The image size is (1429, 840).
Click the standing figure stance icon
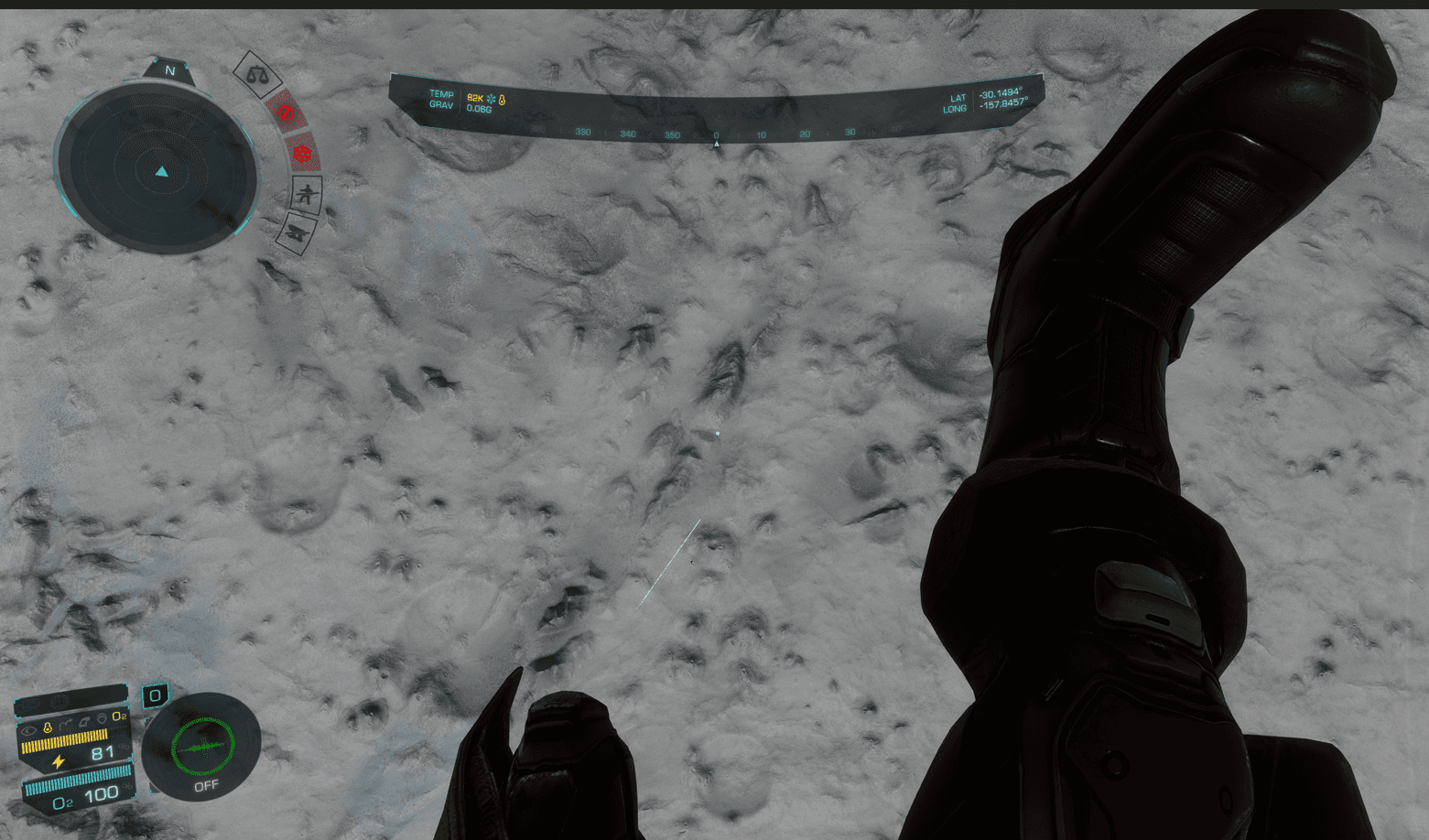point(307,194)
